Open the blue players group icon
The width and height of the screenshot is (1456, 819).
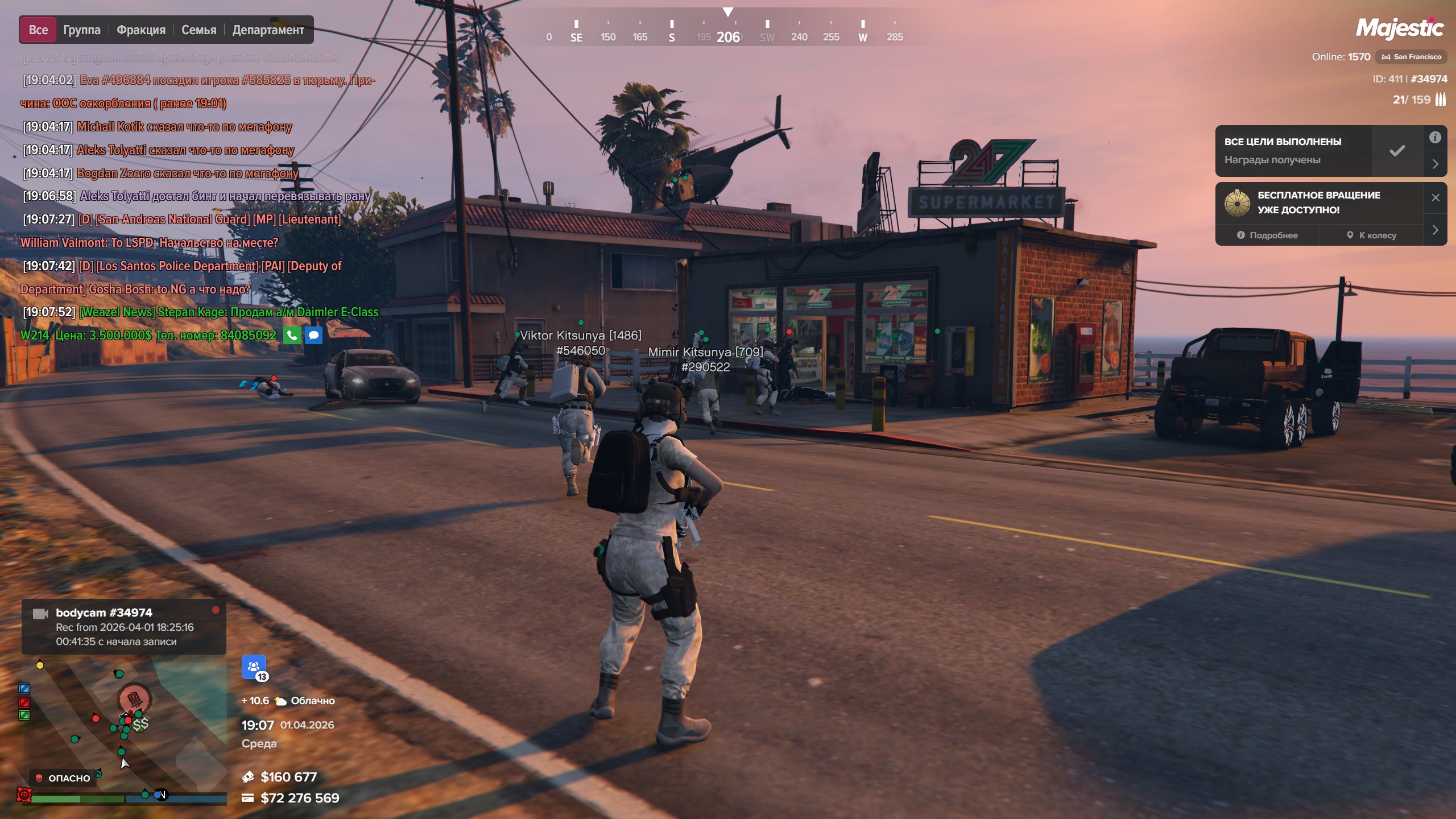[x=254, y=667]
